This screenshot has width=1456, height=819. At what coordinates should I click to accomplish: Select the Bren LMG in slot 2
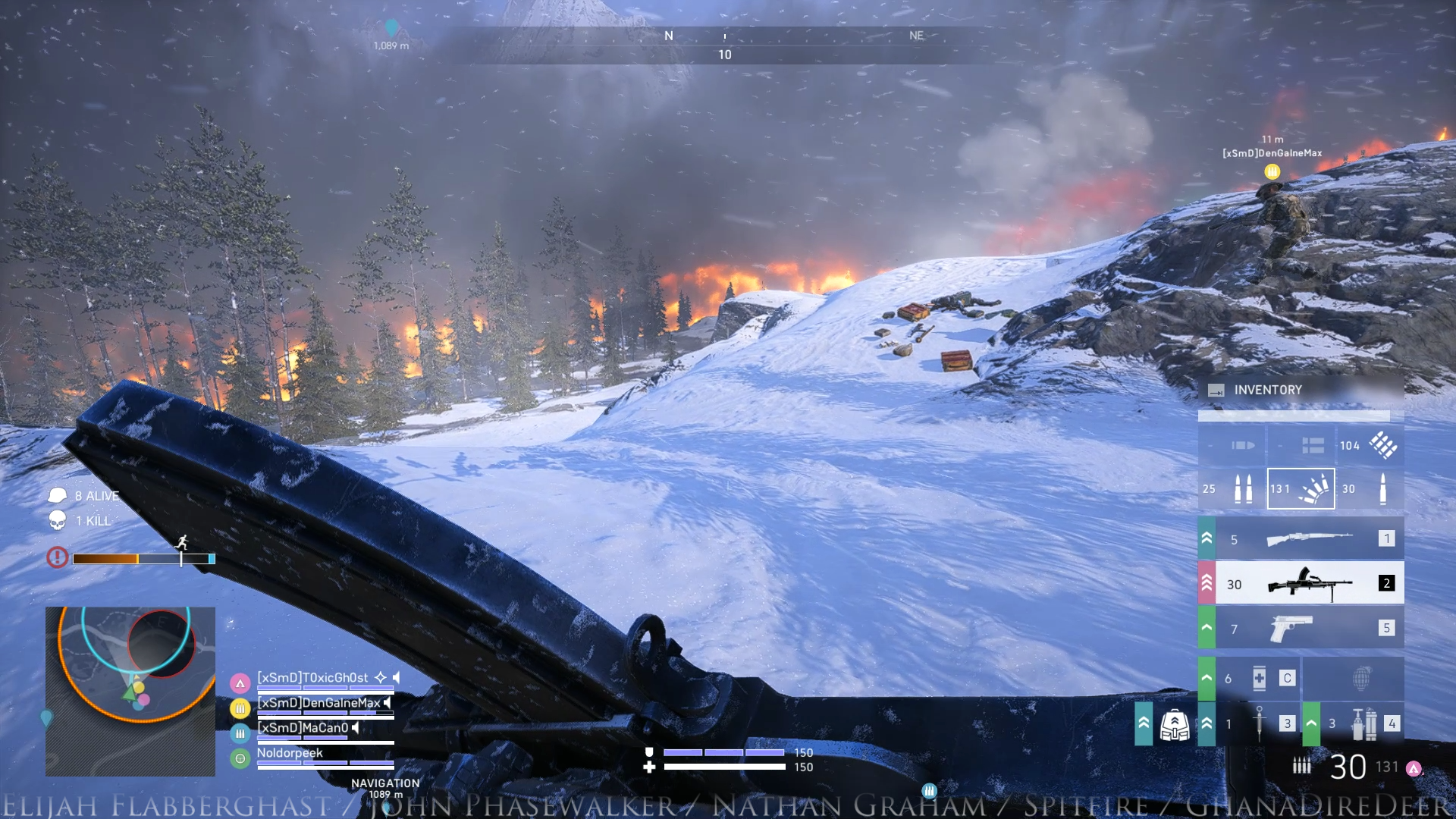(x=1308, y=582)
